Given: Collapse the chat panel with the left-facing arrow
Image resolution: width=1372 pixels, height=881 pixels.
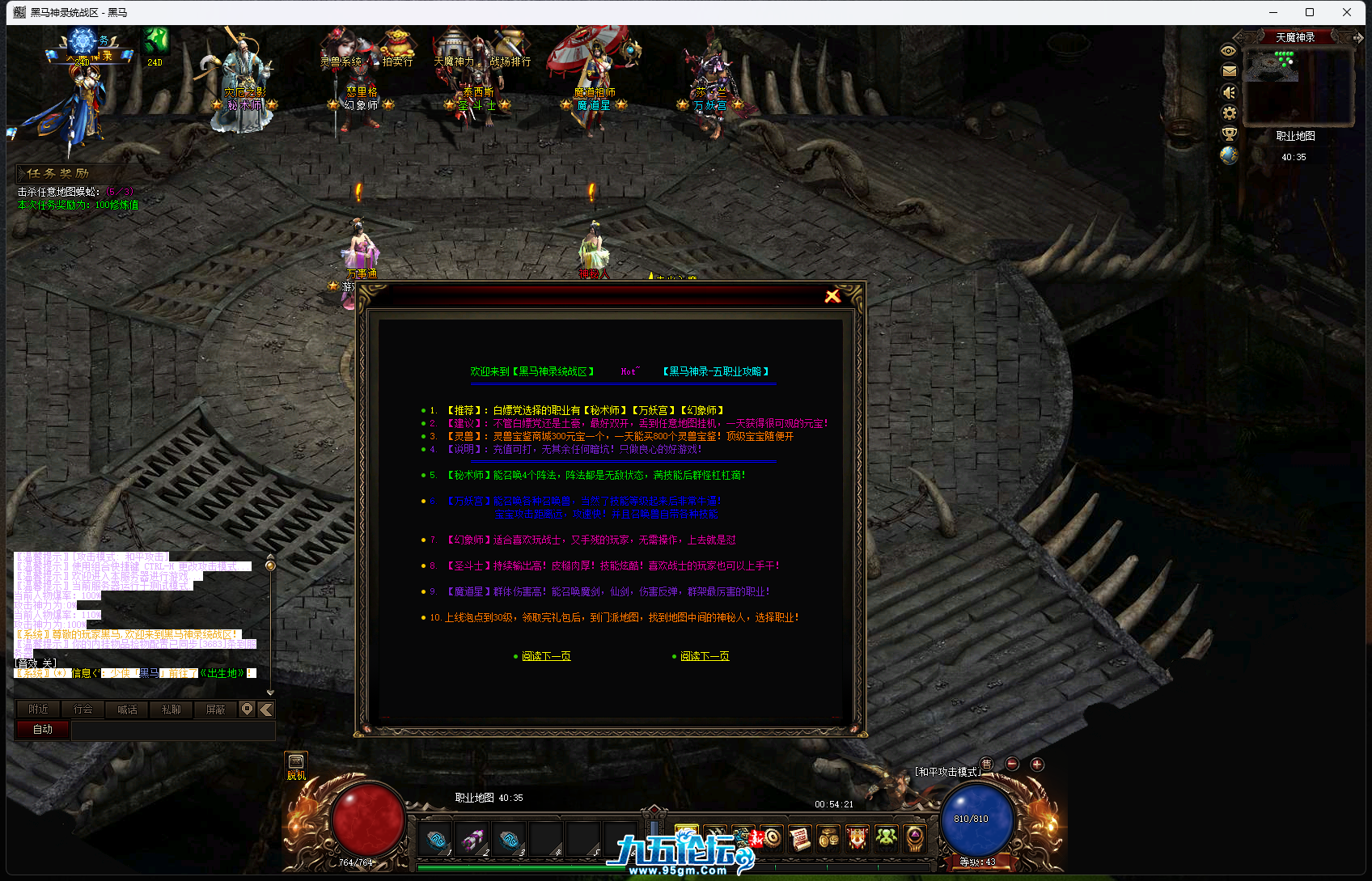Looking at the screenshot, I should click(265, 709).
